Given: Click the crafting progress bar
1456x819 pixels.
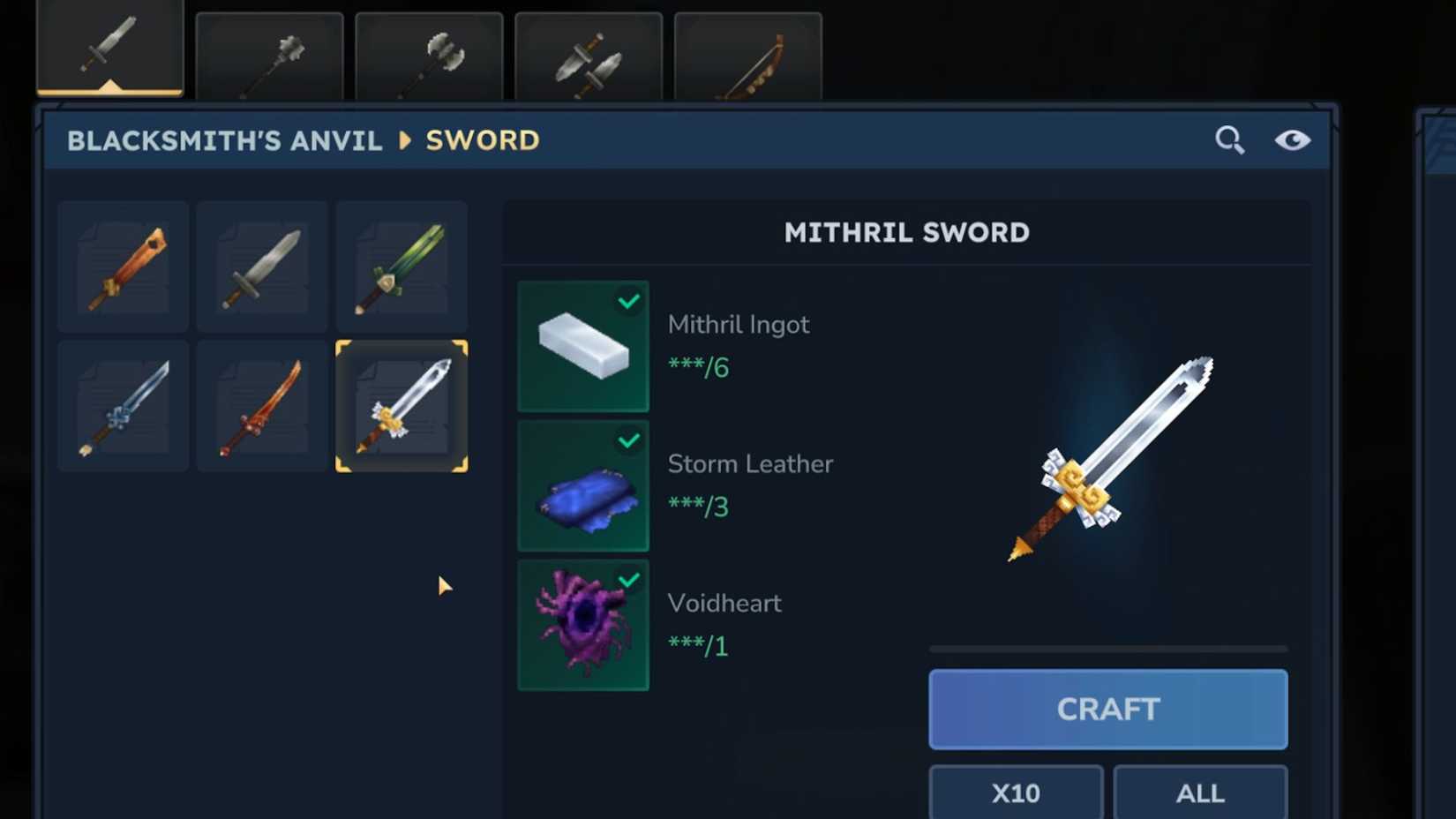Looking at the screenshot, I should (x=1107, y=650).
